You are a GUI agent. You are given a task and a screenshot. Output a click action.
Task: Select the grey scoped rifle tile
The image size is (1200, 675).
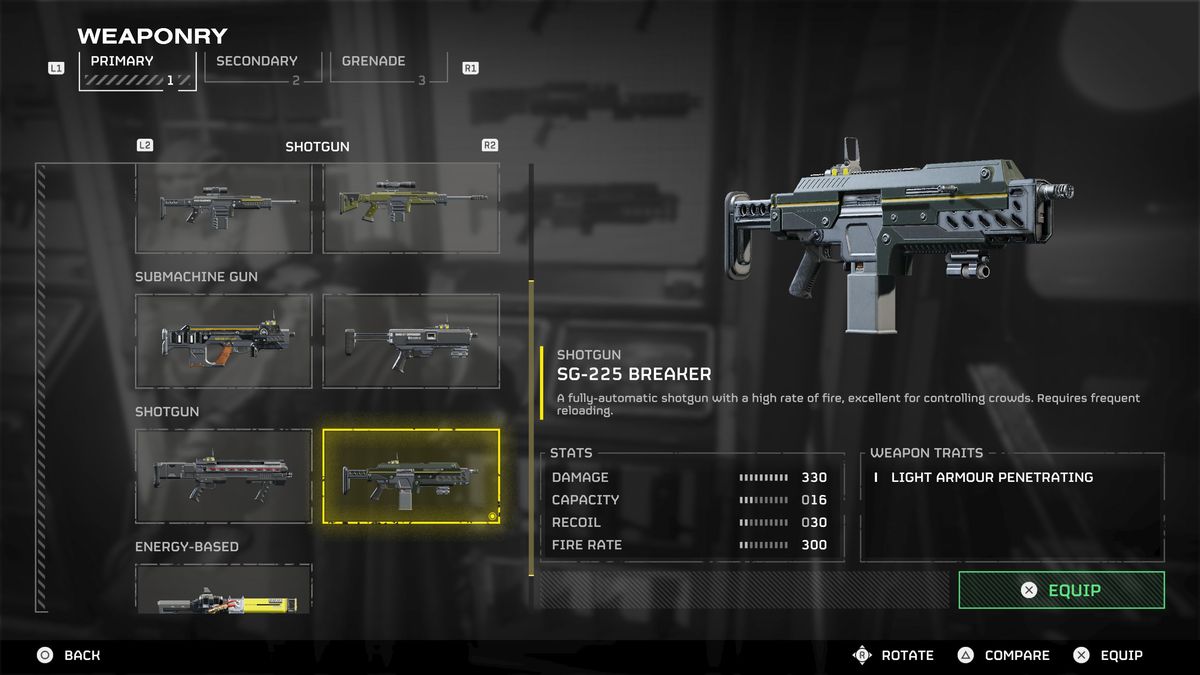tap(224, 208)
